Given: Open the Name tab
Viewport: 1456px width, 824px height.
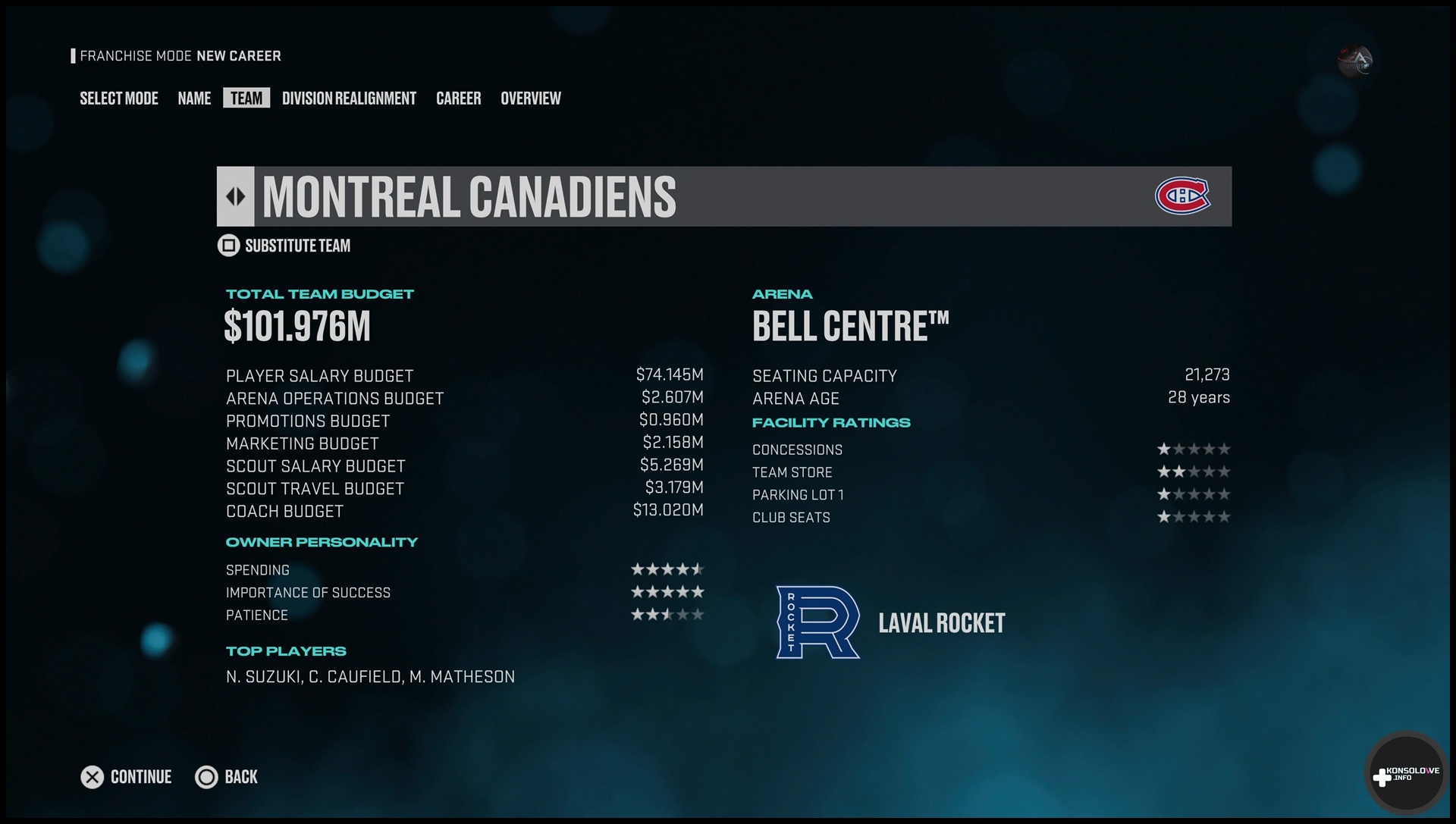Looking at the screenshot, I should coord(194,99).
